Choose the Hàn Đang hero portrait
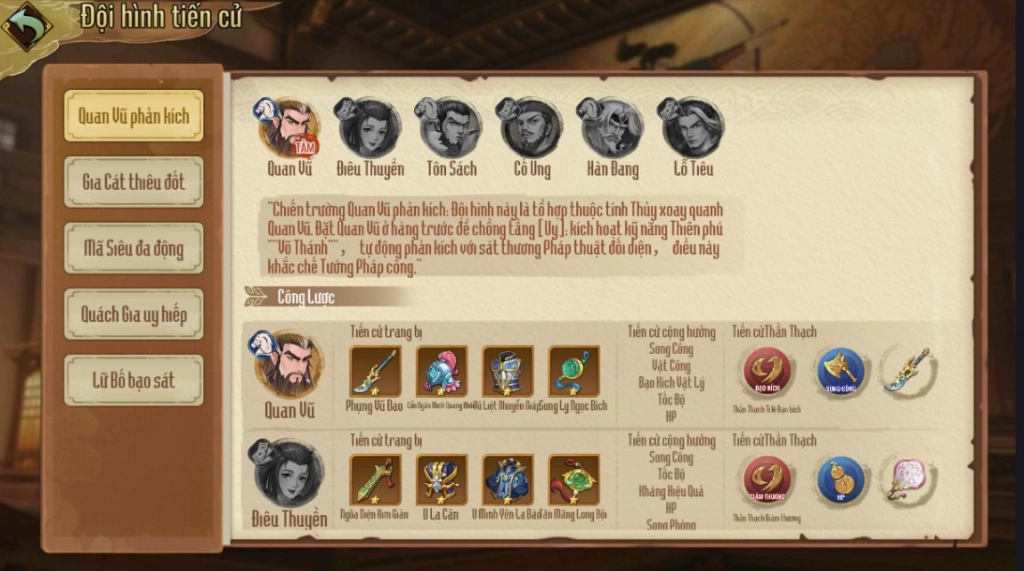This screenshot has width=1024, height=571. pos(611,128)
